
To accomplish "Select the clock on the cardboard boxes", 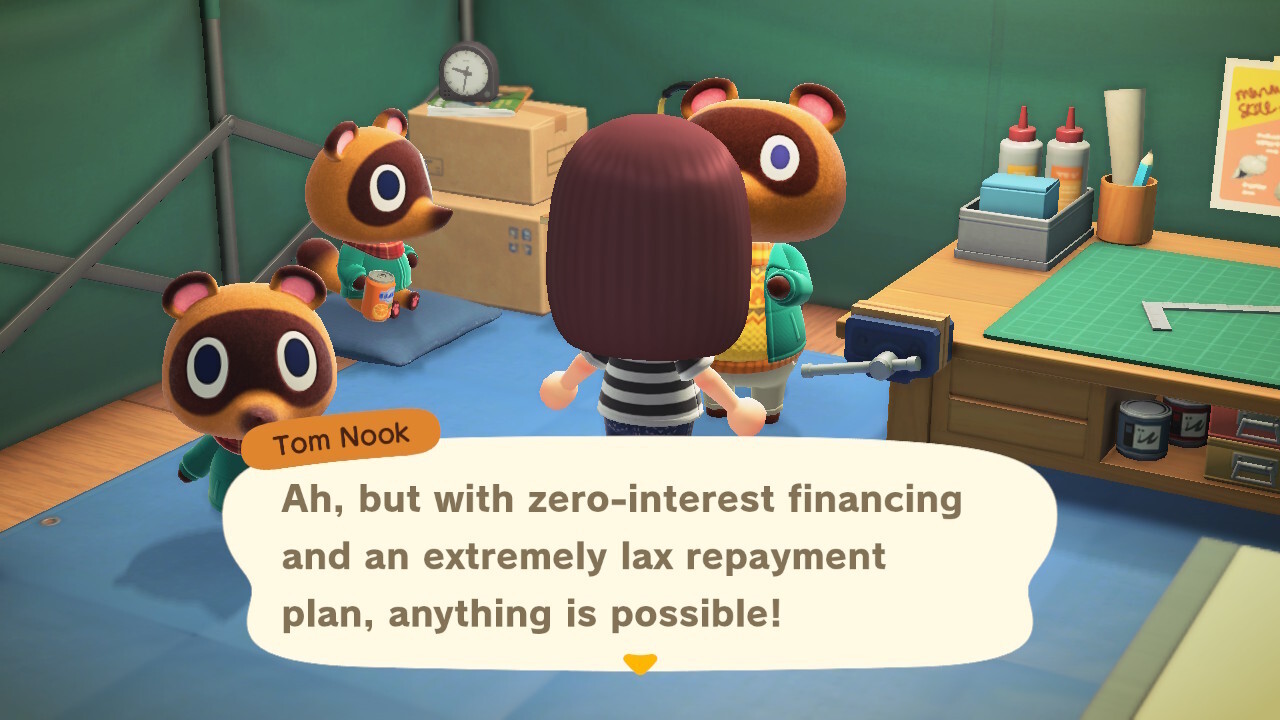I will tap(464, 74).
